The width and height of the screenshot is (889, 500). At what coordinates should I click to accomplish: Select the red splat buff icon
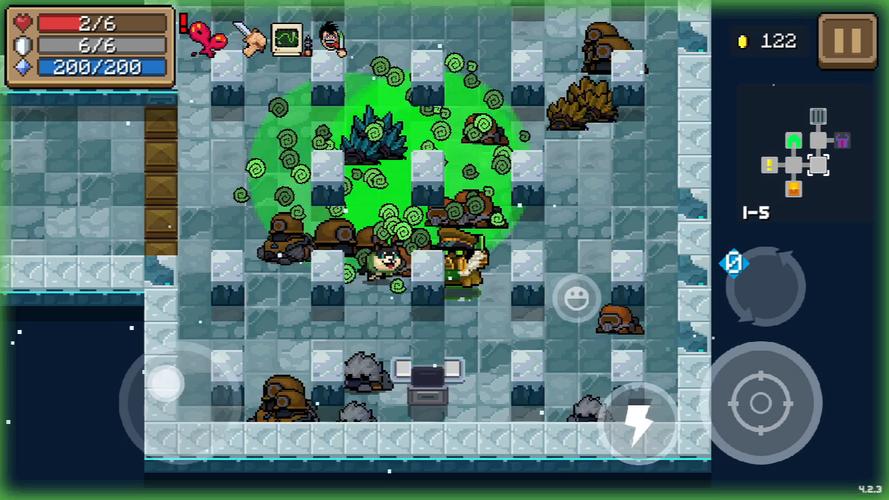click(x=209, y=39)
